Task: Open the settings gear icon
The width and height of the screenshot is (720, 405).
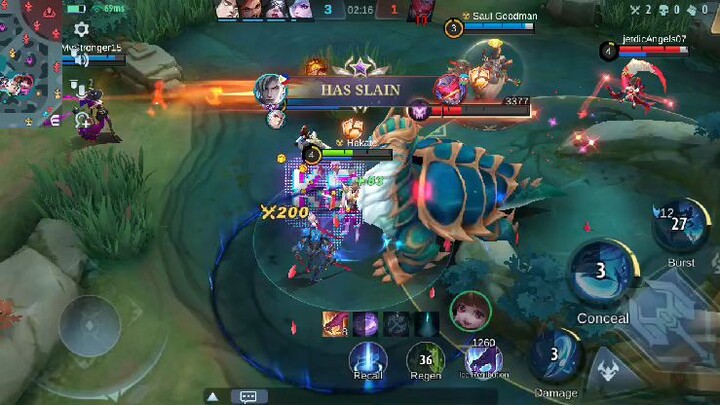Action: (x=81, y=30)
